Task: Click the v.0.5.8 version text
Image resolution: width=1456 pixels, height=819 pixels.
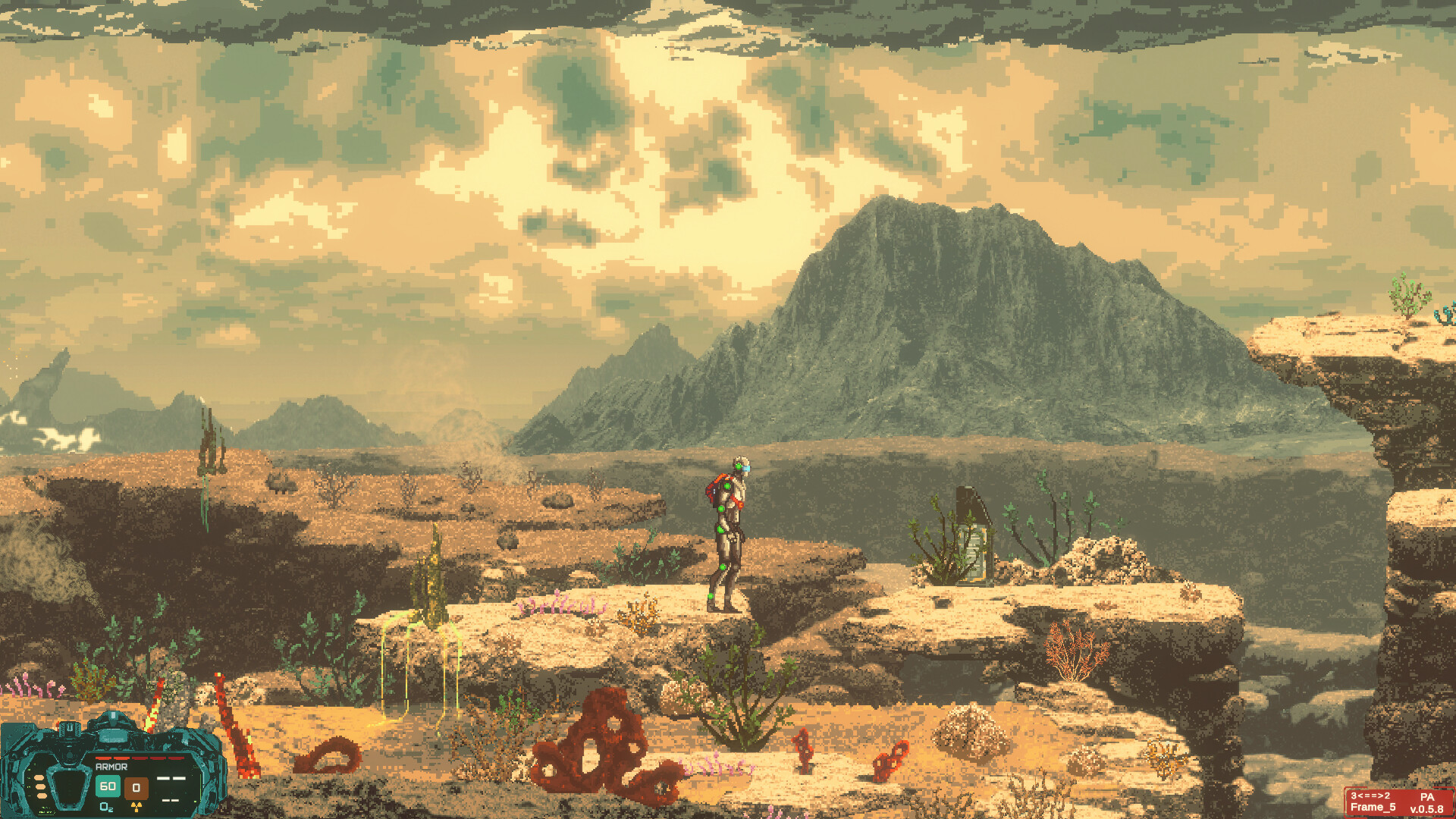Action: pyautogui.click(x=1427, y=810)
